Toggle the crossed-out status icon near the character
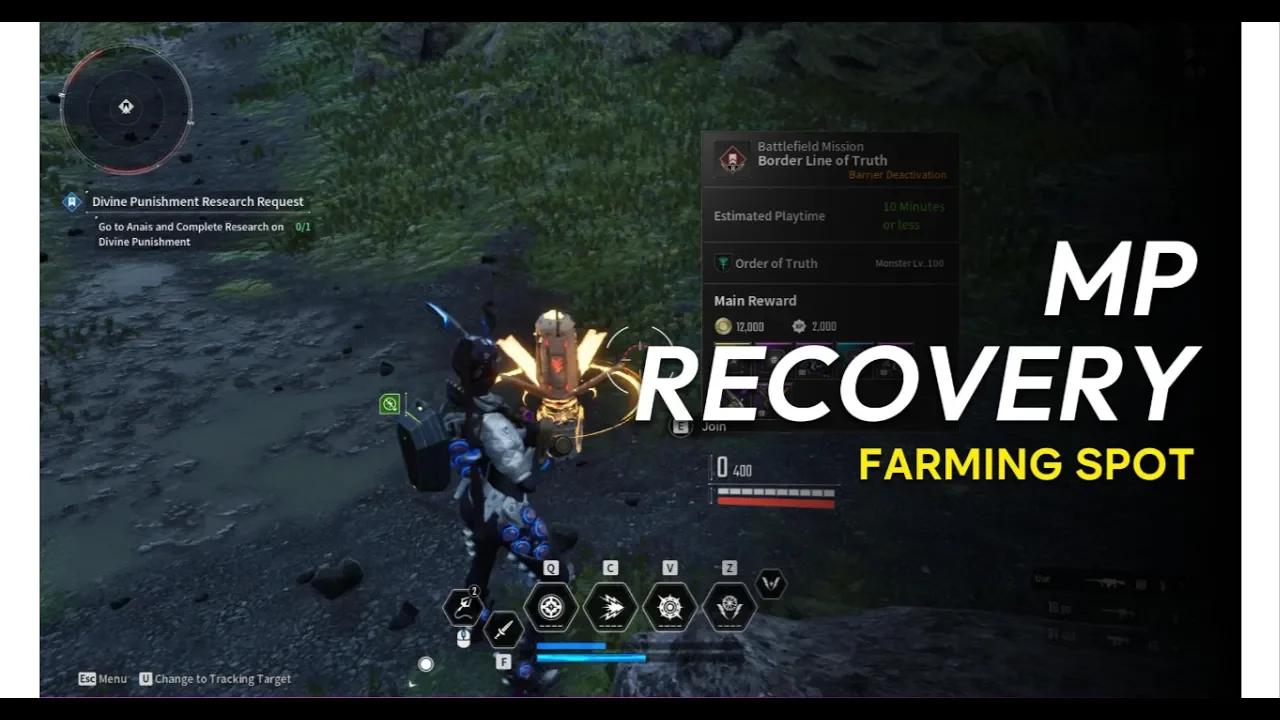The width and height of the screenshot is (1280, 720). [x=389, y=403]
